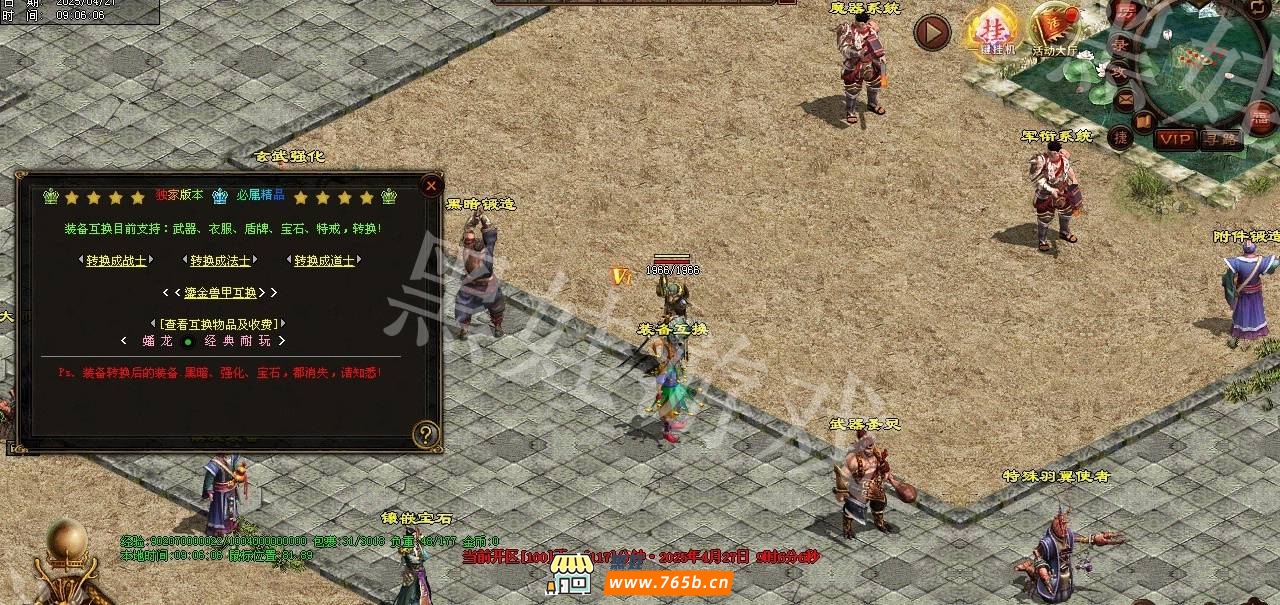Click the 捷 shortcut round button
The width and height of the screenshot is (1280, 605).
tap(1121, 137)
